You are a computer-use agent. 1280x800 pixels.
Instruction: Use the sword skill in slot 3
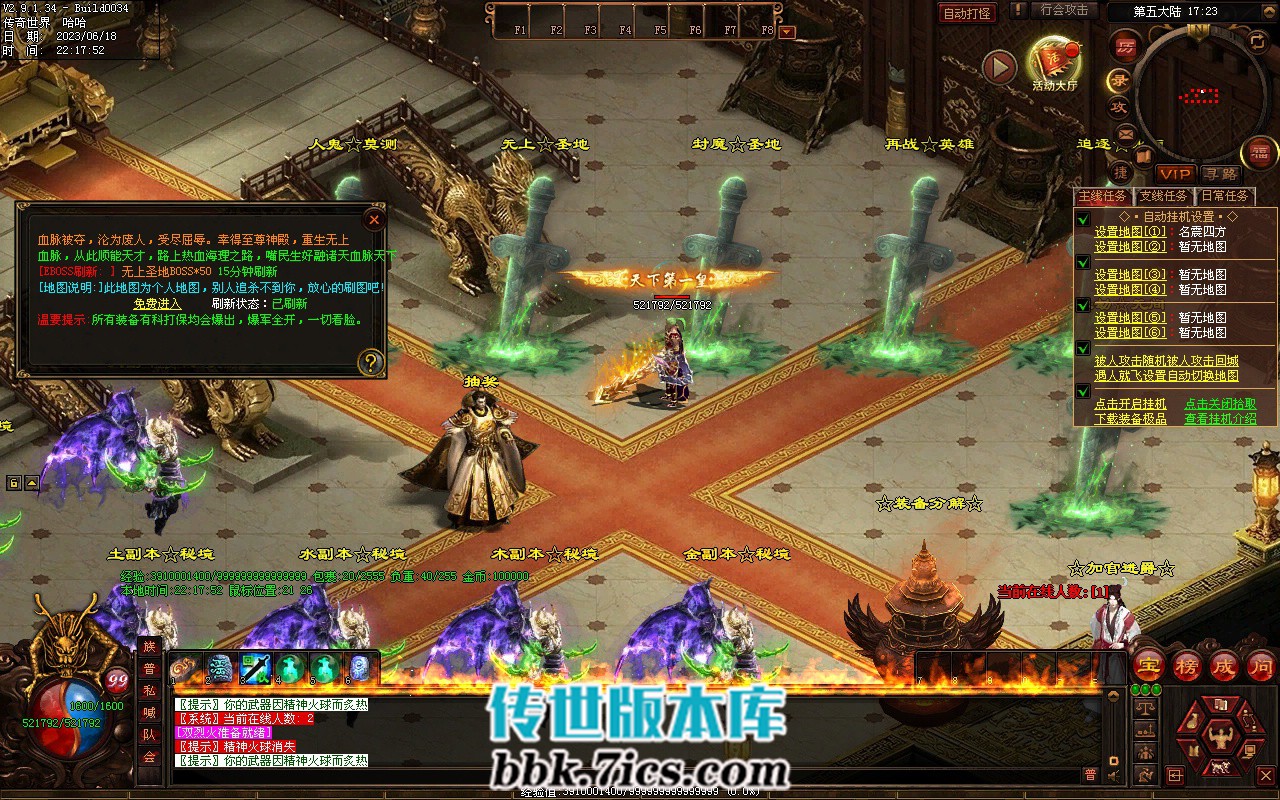point(255,667)
